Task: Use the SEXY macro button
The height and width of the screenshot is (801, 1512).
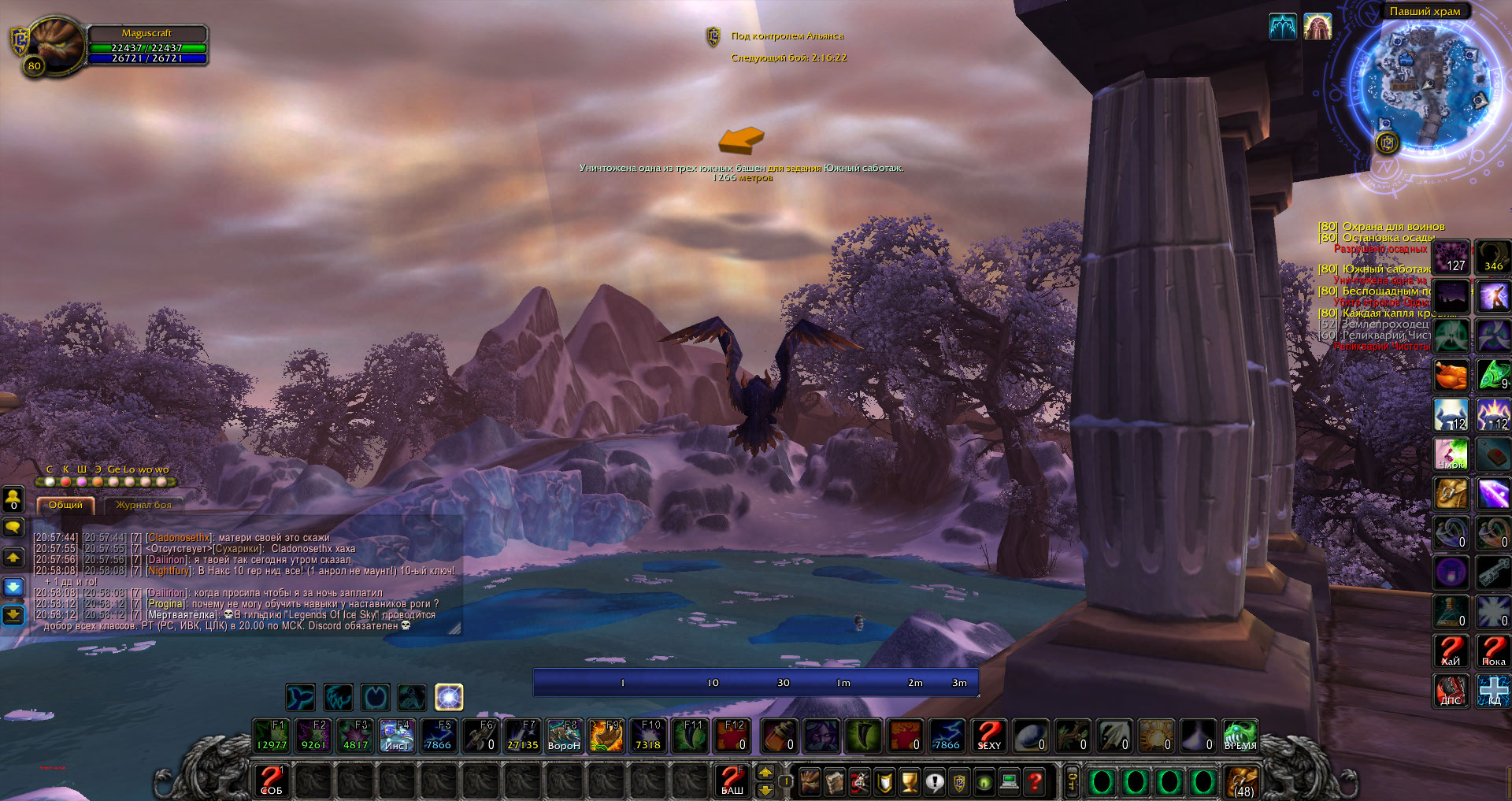Action: [989, 736]
